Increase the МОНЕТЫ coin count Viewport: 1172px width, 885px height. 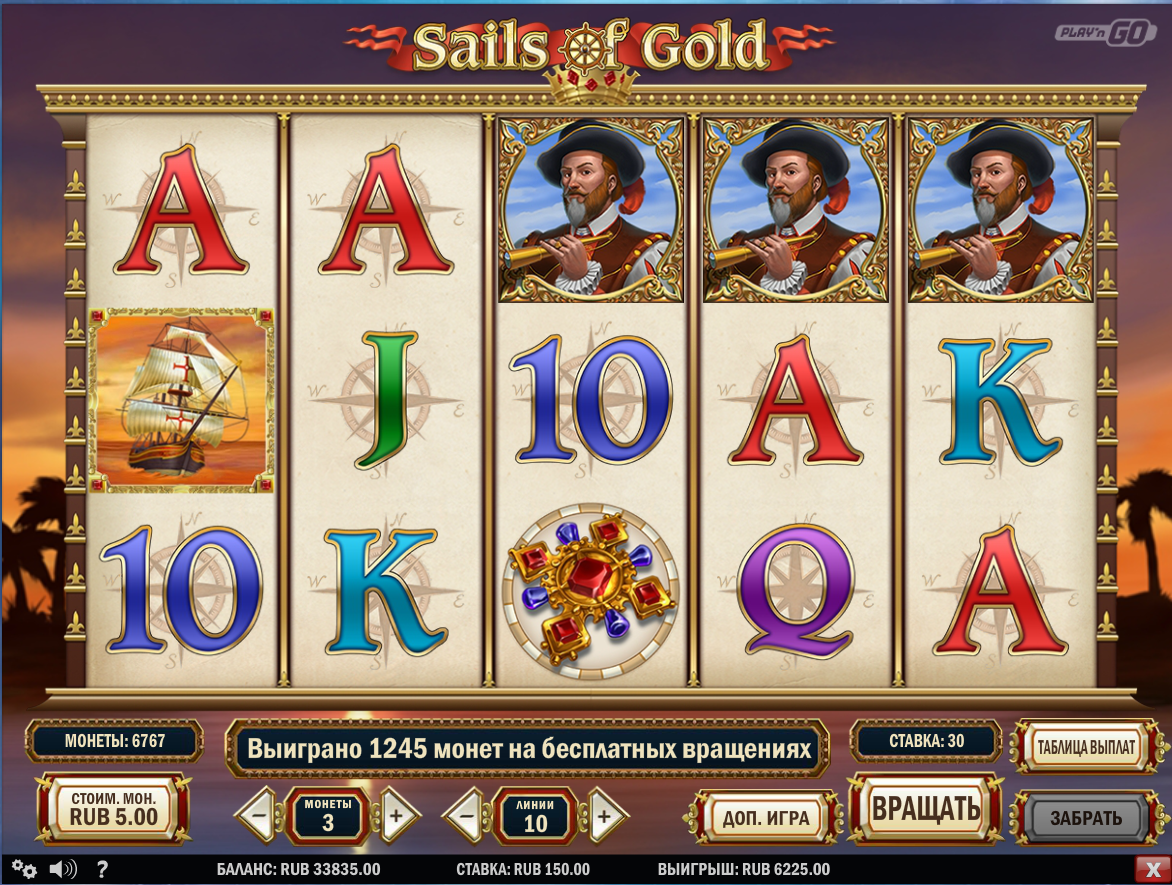pos(396,816)
